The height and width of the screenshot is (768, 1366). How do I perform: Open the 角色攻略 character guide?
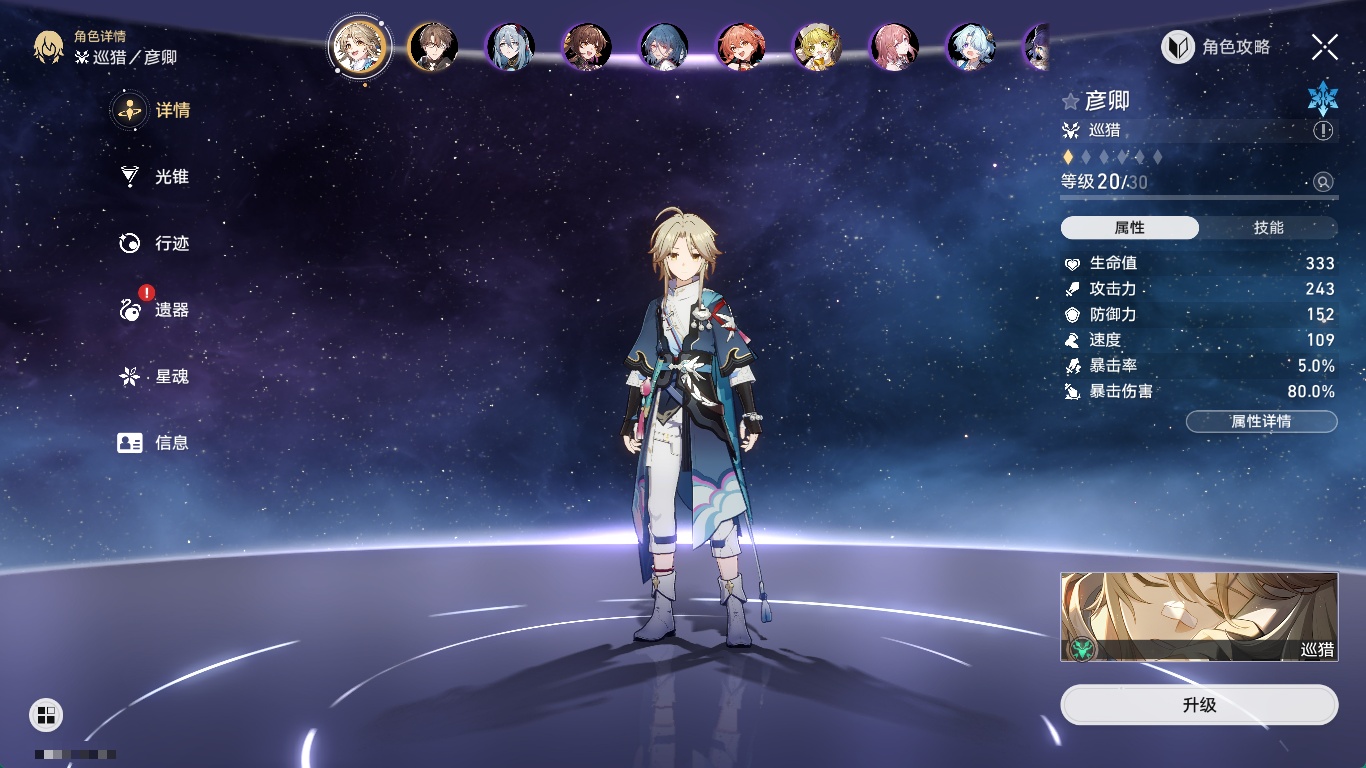1216,47
